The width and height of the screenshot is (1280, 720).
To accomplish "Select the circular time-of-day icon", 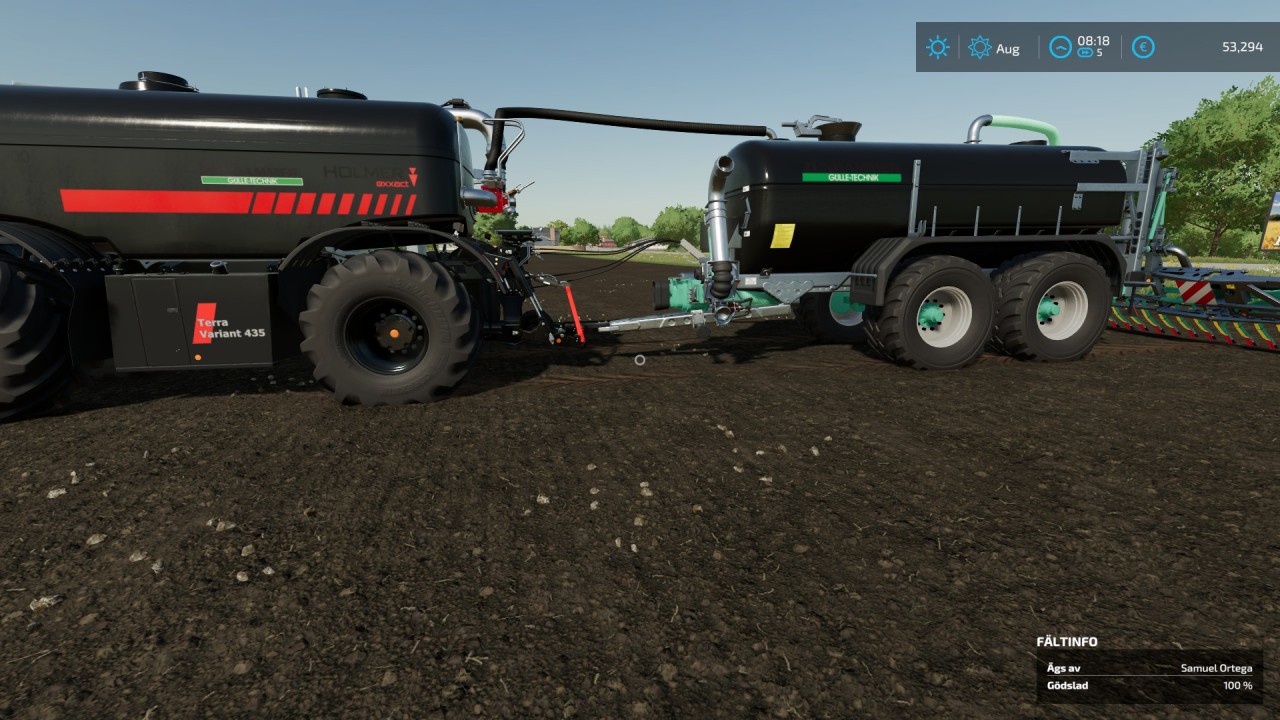I will click(x=1061, y=46).
